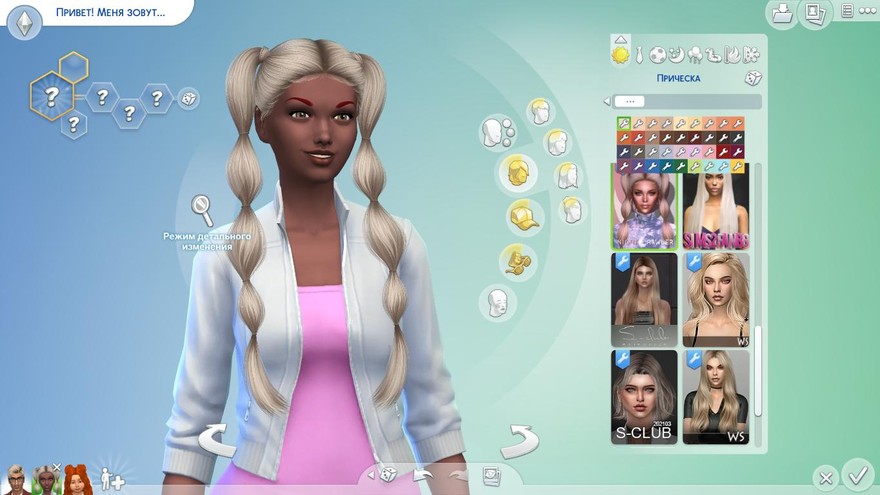Screen dimensions: 880x495
Task: Collapse the hairstyle filter bar arrow
Action: (x=606, y=101)
